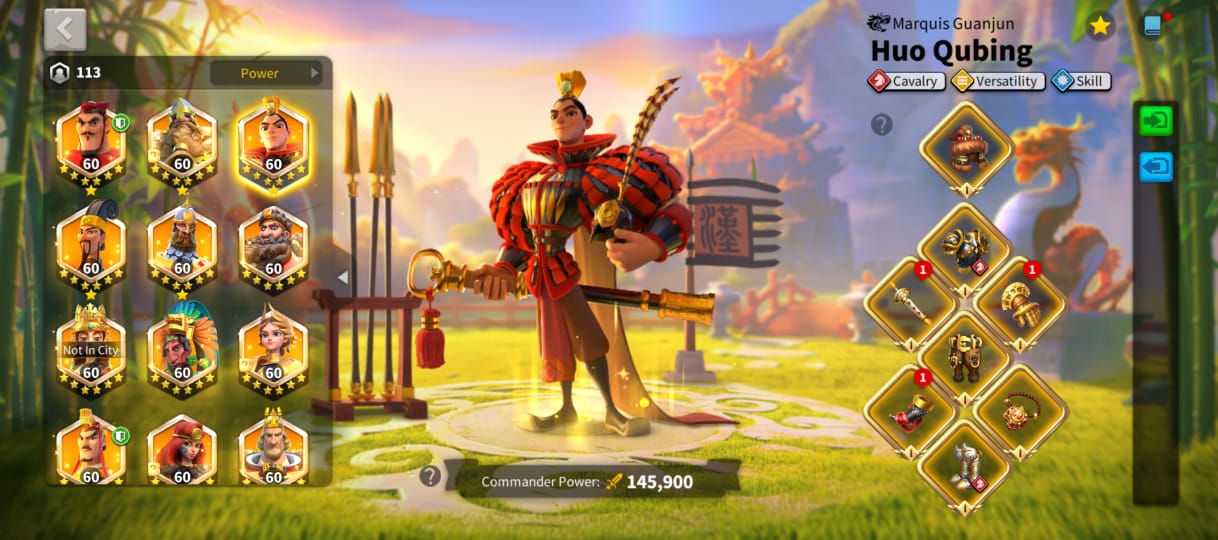The width and height of the screenshot is (1218, 540).
Task: Open the Commander Power help icon
Action: pyautogui.click(x=430, y=476)
